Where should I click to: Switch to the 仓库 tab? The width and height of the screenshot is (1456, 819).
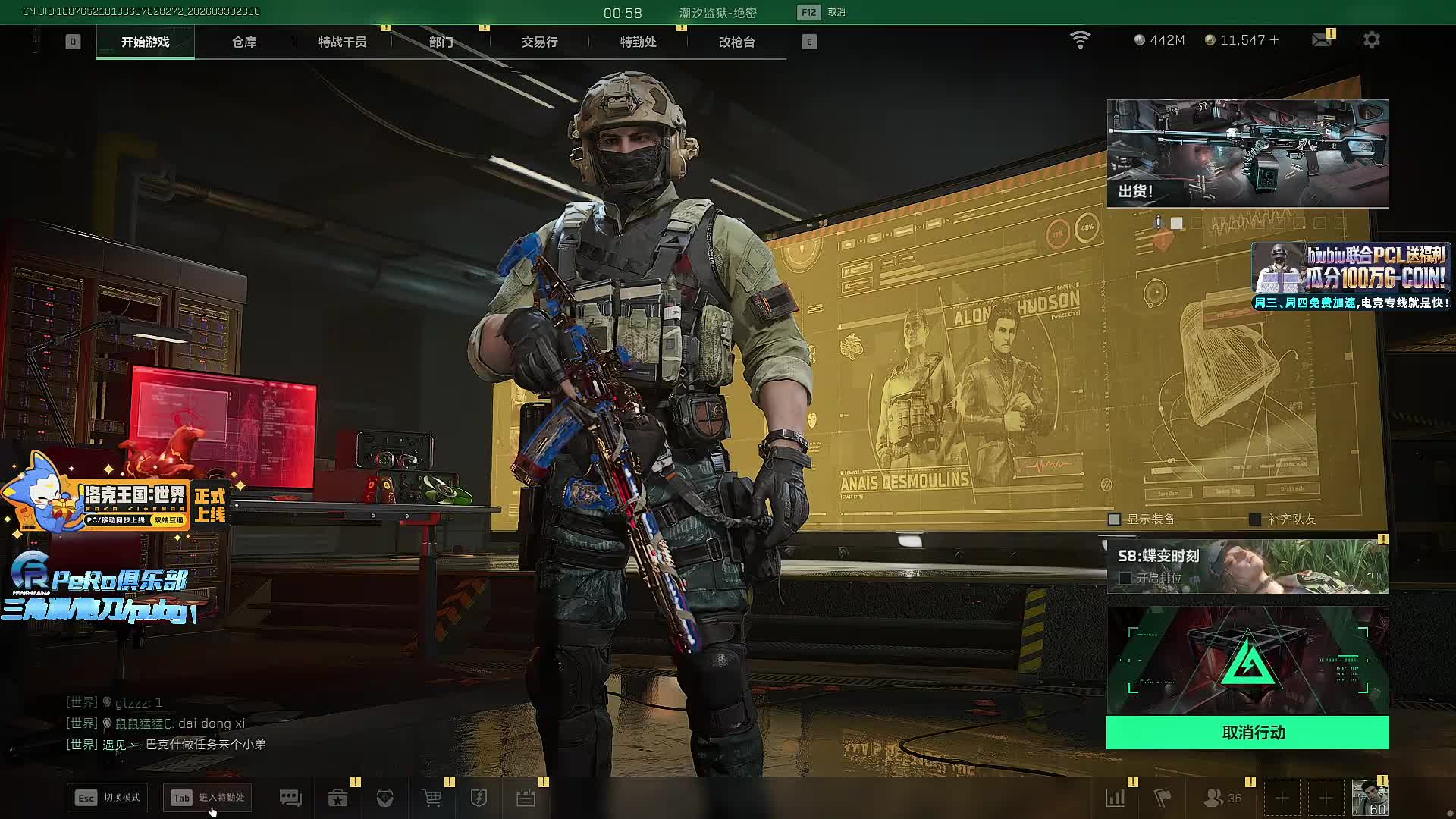point(243,42)
